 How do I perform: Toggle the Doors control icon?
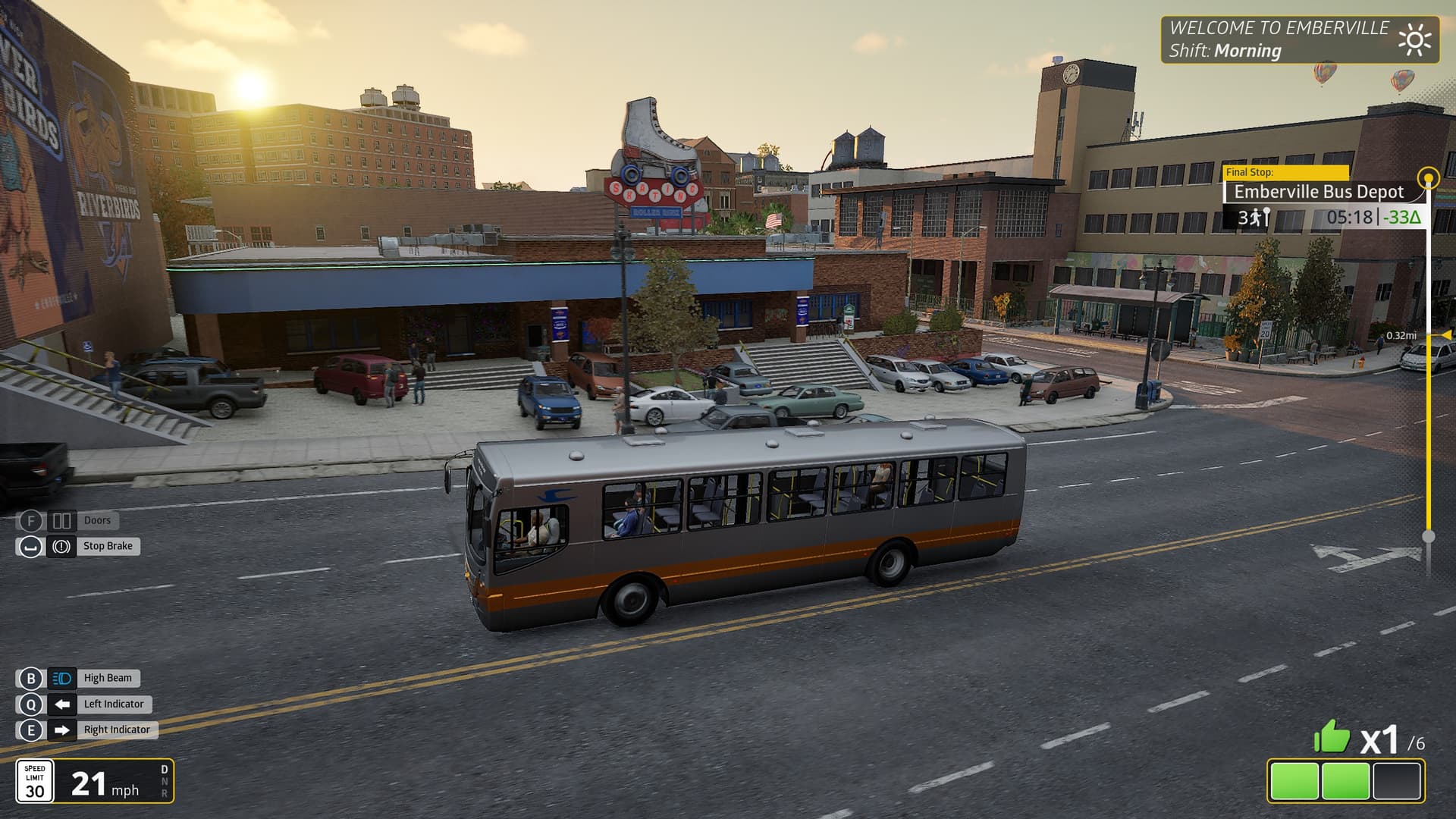pyautogui.click(x=61, y=521)
